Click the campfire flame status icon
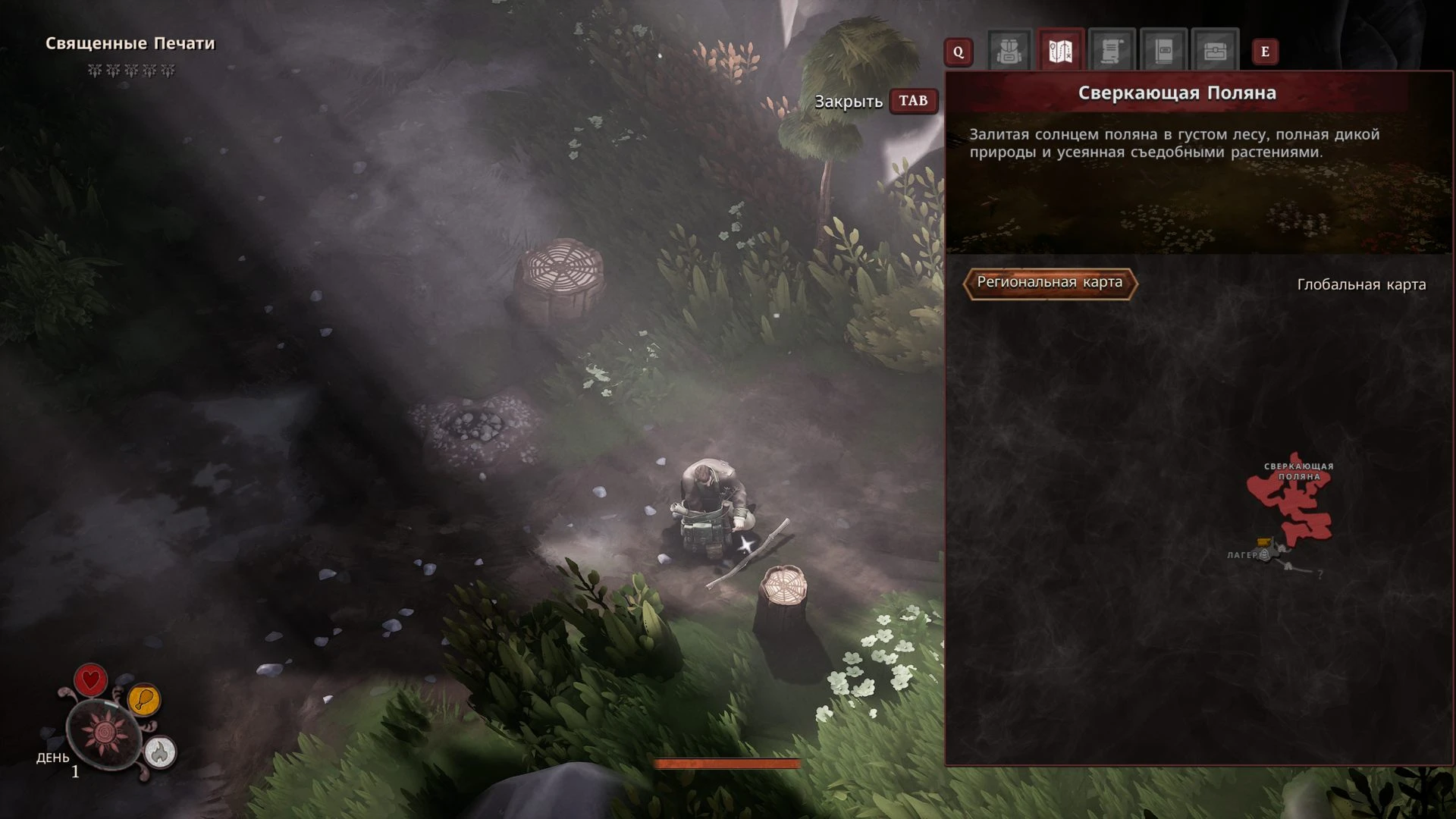Viewport: 1456px width, 819px height. click(x=159, y=752)
